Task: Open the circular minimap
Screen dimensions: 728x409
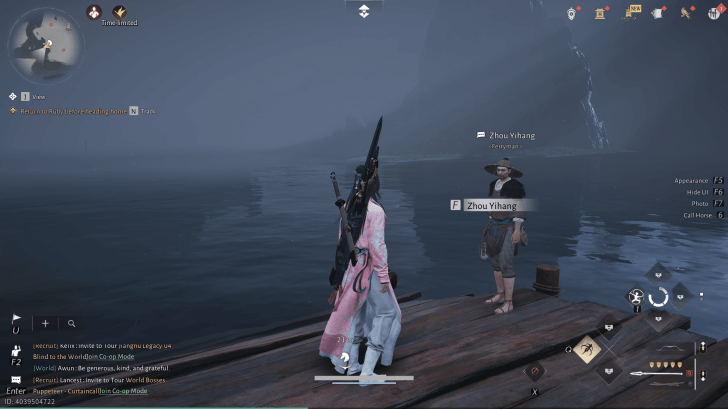Action: point(46,43)
